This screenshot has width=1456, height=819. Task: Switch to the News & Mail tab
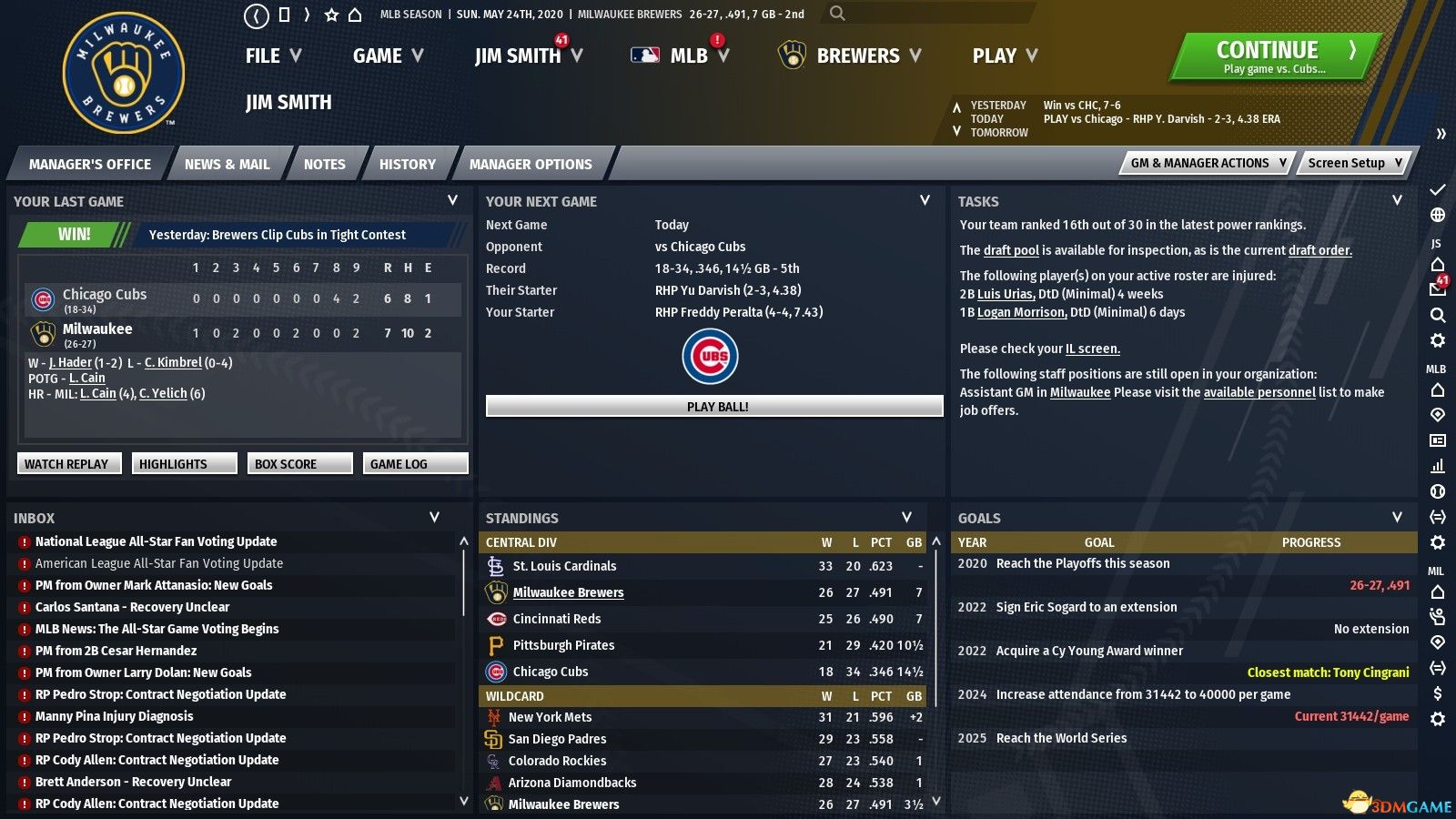tap(227, 165)
